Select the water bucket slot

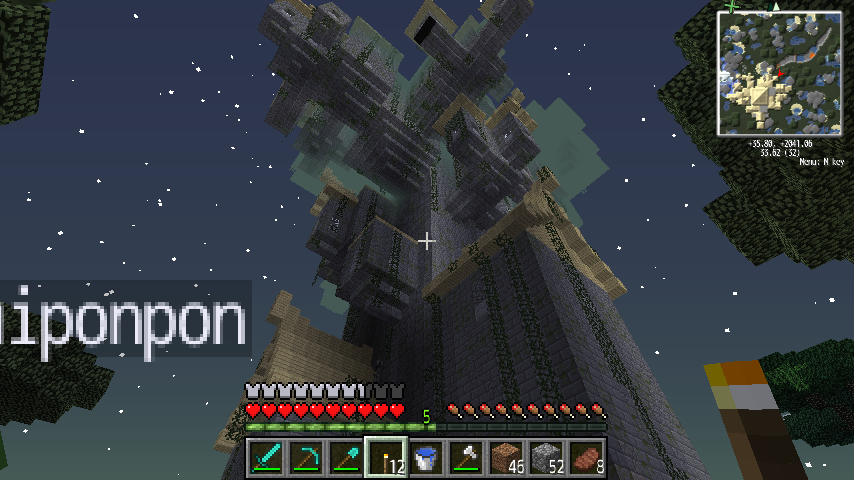coord(425,458)
